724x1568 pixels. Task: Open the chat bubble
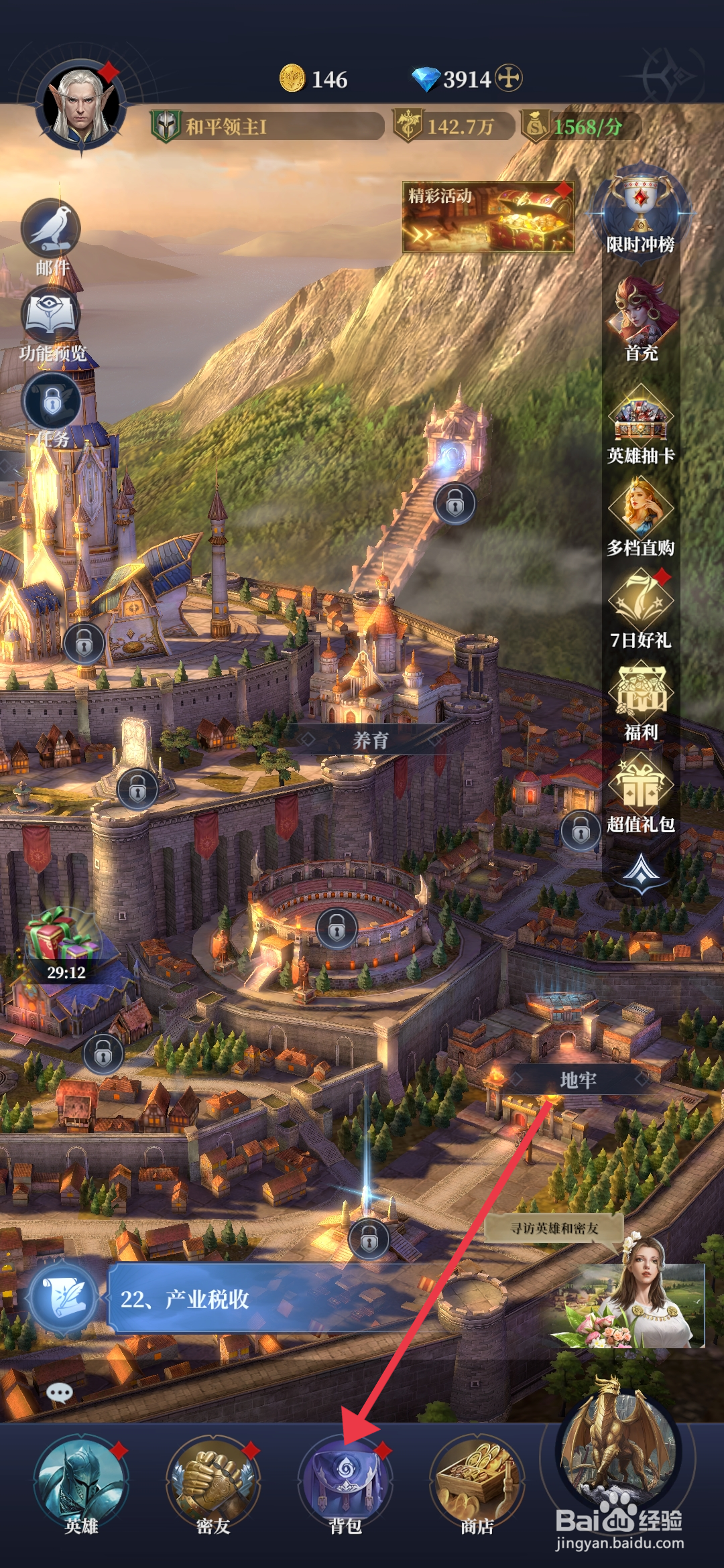click(59, 1394)
